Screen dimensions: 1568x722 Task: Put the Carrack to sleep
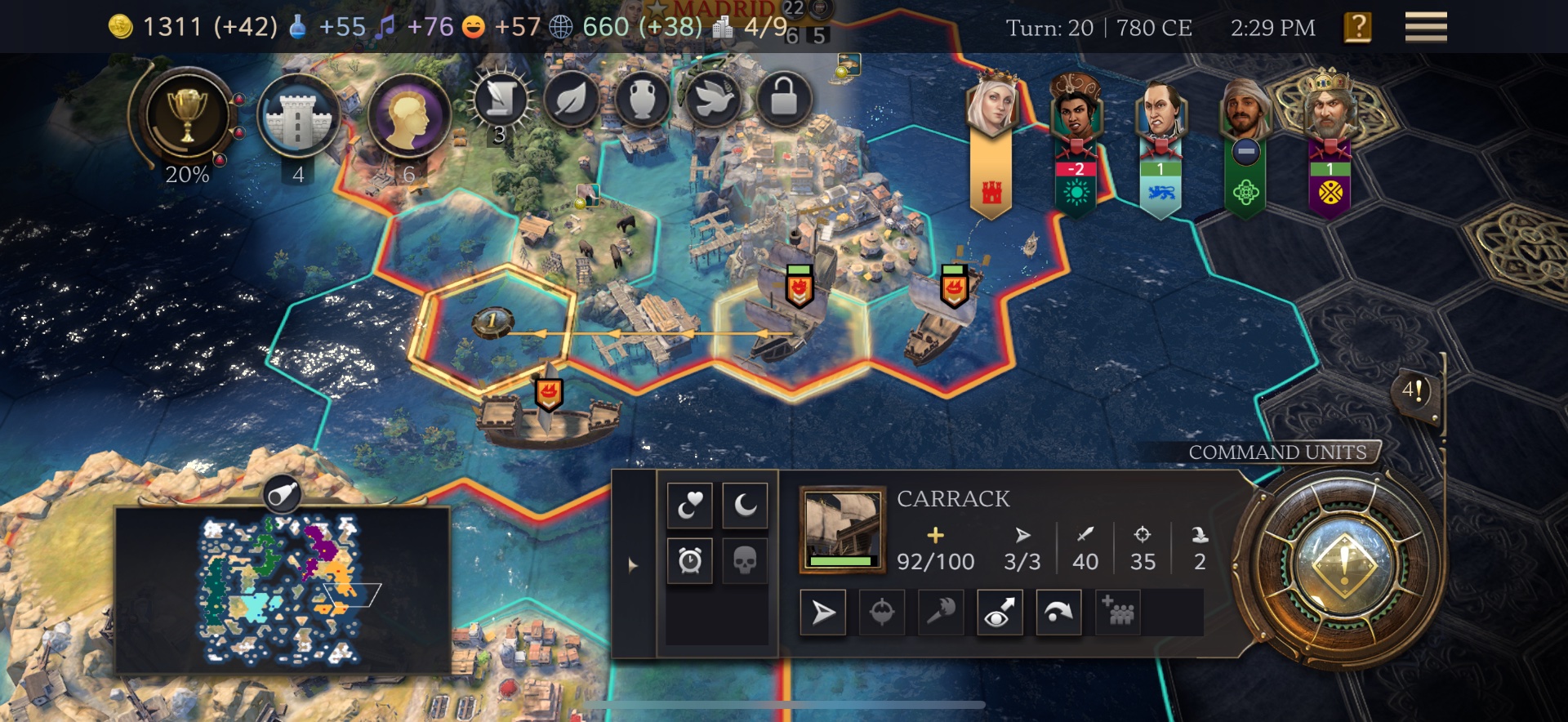745,506
